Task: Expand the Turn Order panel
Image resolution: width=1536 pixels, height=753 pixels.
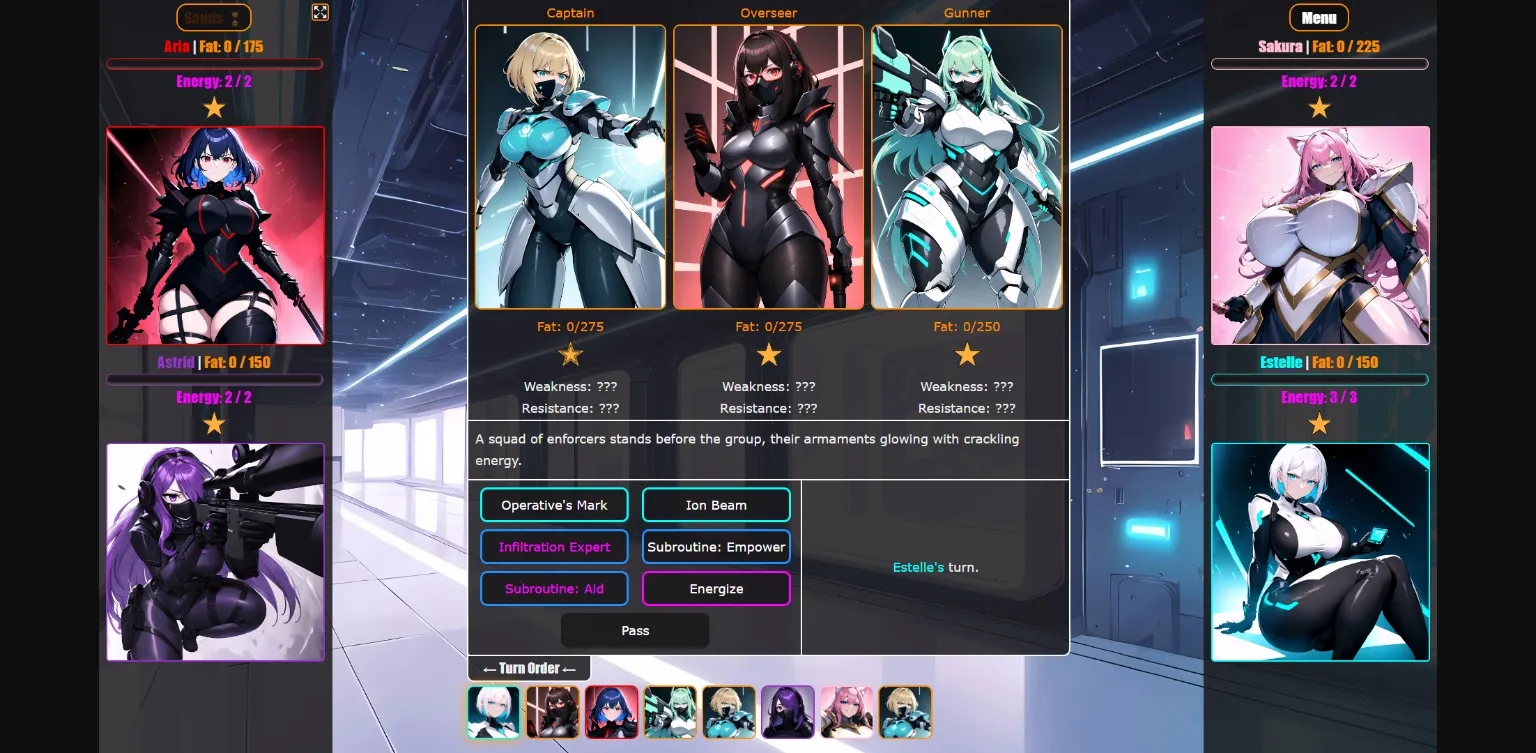Action: [529, 667]
